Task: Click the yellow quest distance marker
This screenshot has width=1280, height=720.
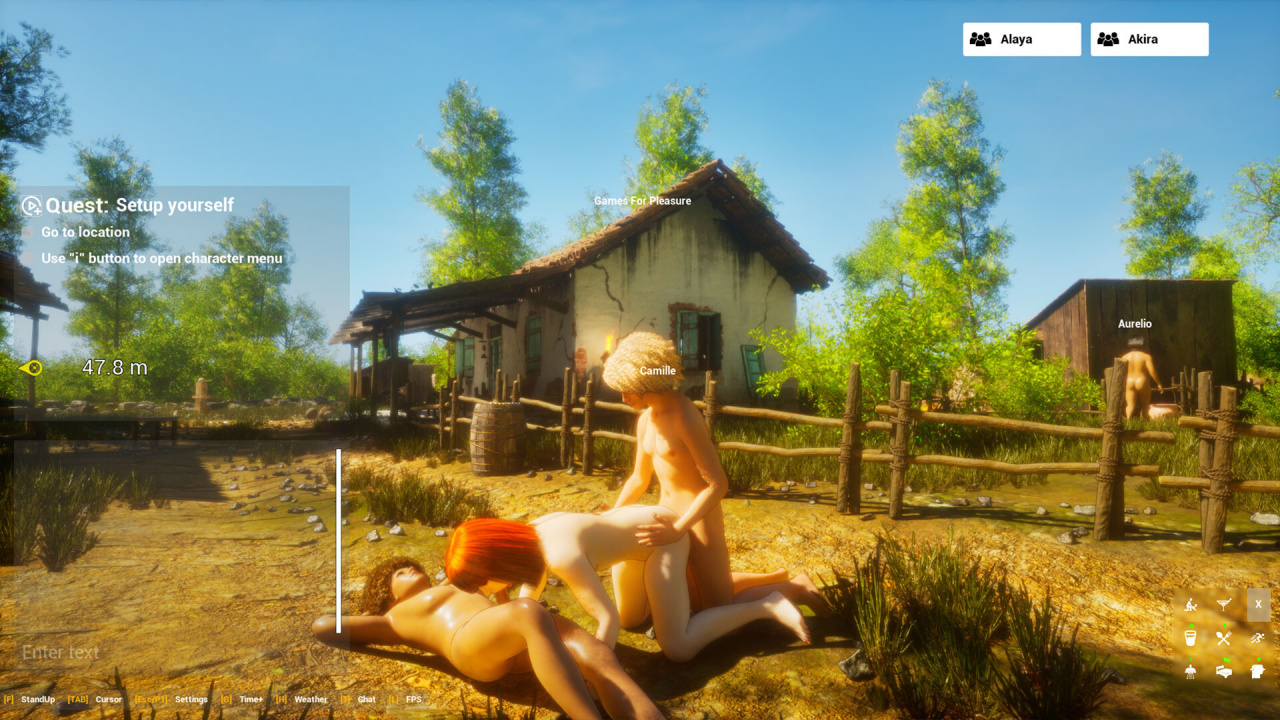Action: pos(31,368)
